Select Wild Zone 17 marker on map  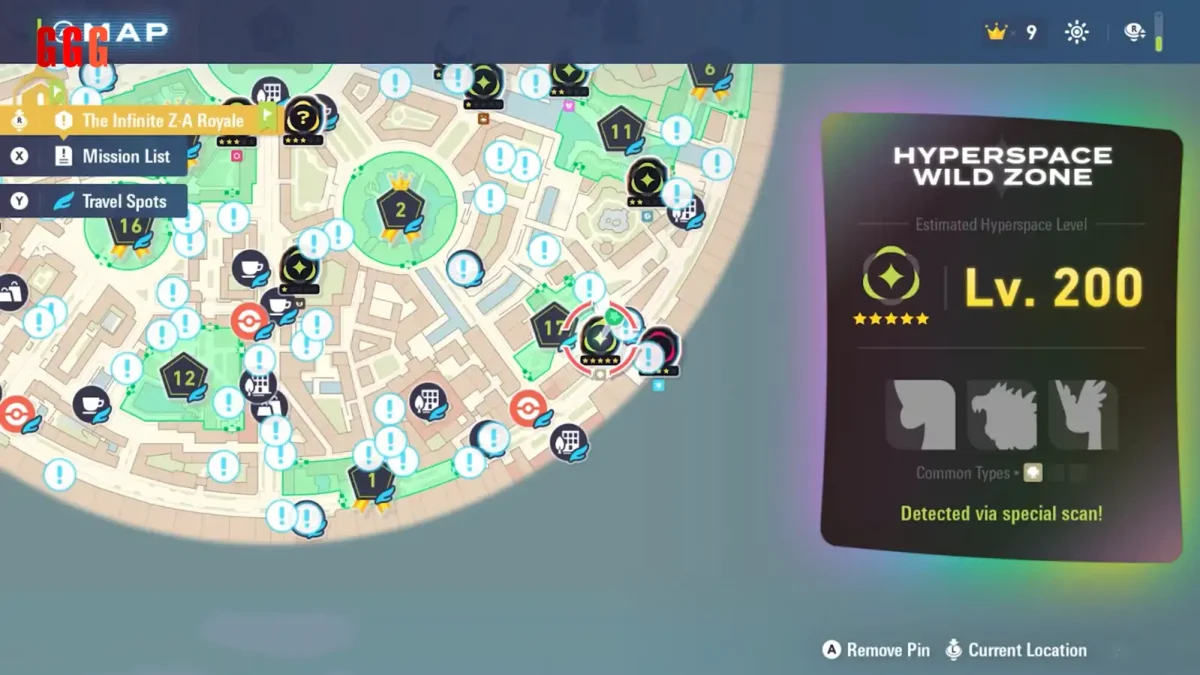tap(551, 326)
